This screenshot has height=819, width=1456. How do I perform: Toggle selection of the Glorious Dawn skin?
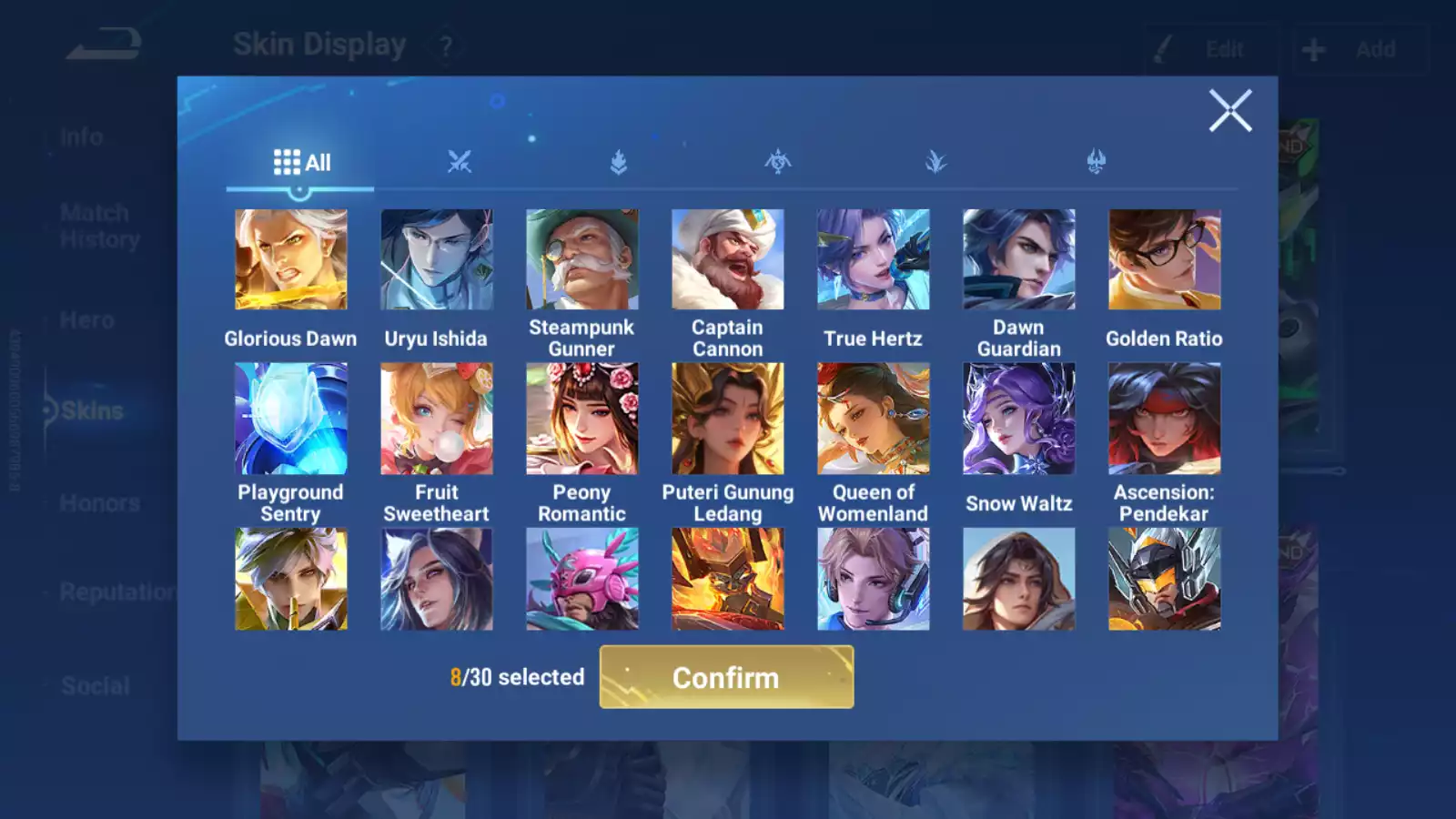click(x=291, y=258)
